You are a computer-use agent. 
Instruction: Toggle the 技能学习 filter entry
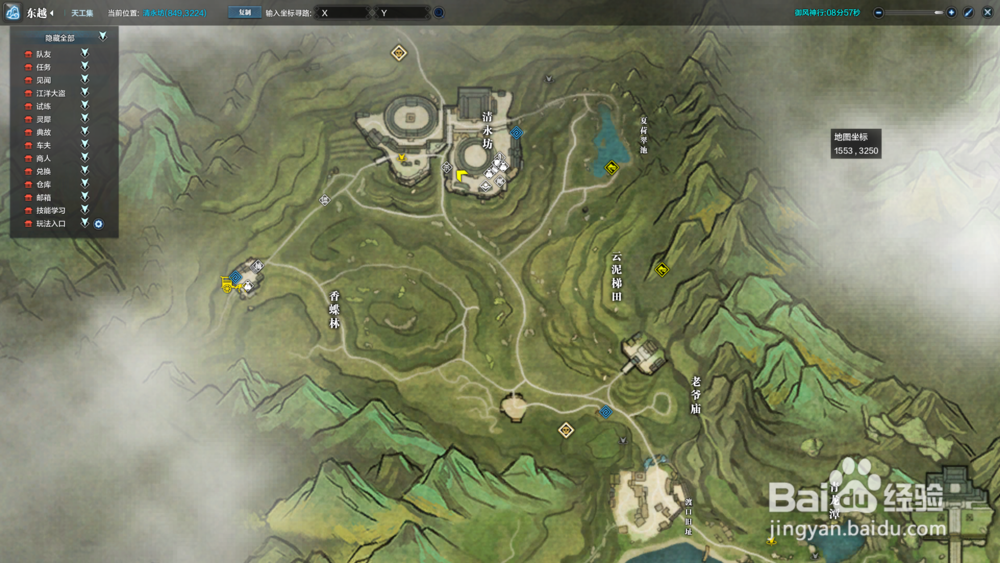point(50,211)
